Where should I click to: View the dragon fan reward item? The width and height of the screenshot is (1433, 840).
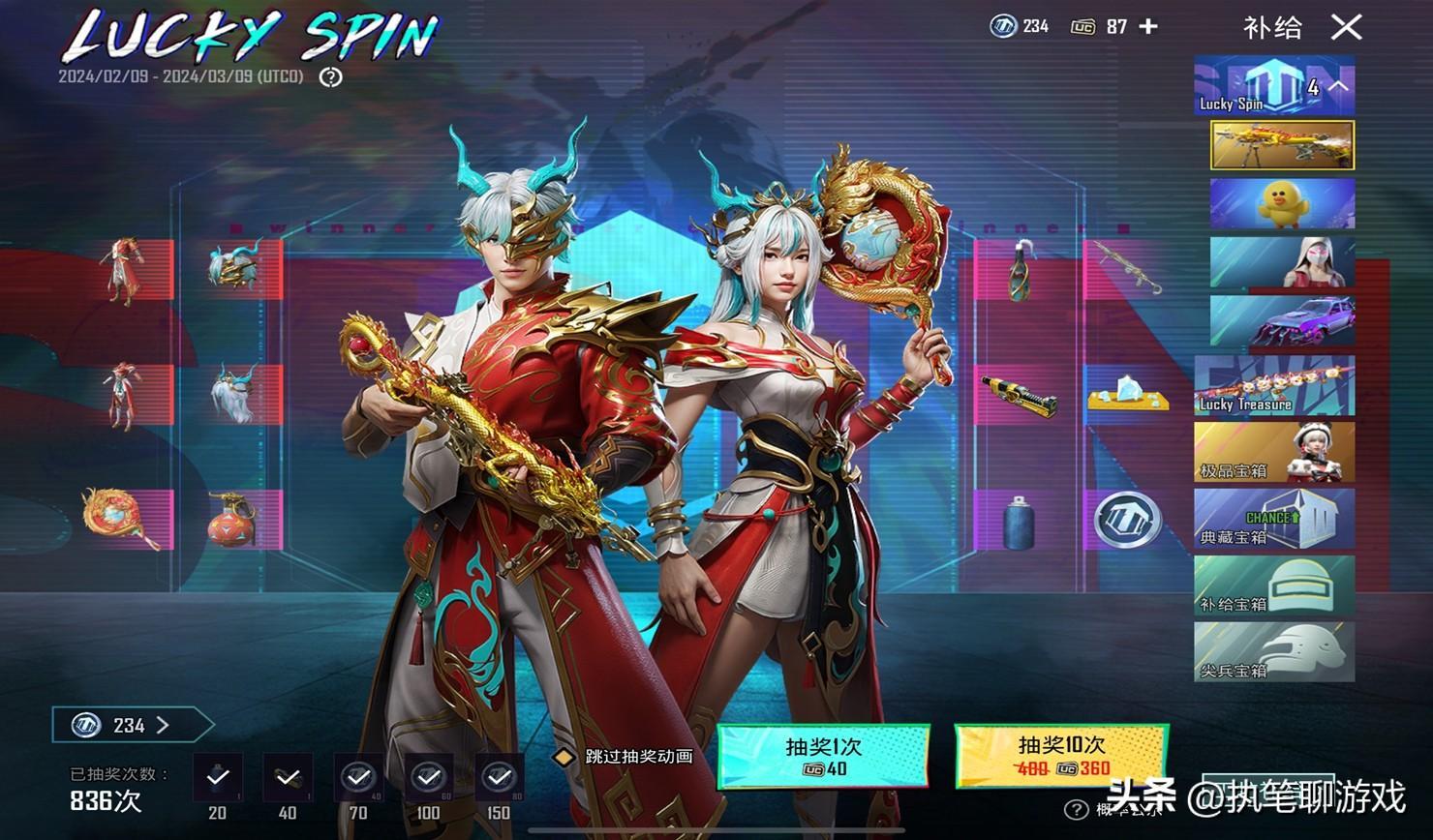120,518
